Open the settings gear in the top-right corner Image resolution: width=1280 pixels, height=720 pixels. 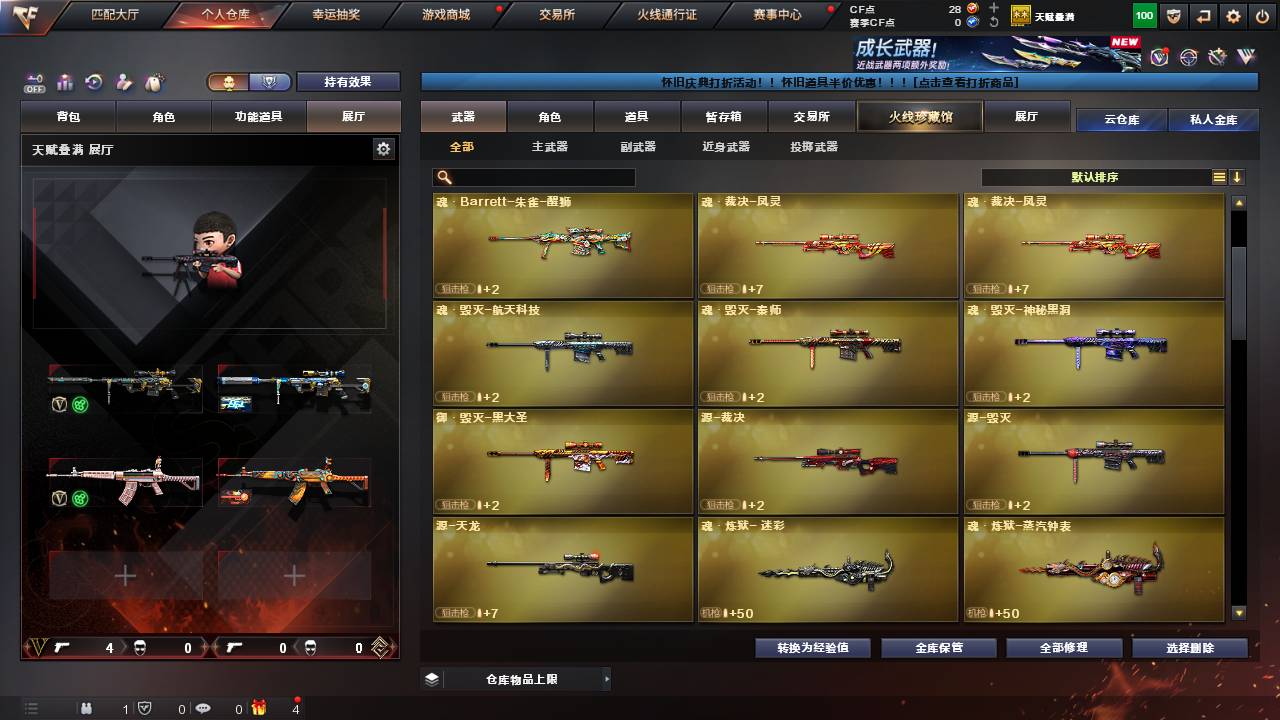point(1231,16)
